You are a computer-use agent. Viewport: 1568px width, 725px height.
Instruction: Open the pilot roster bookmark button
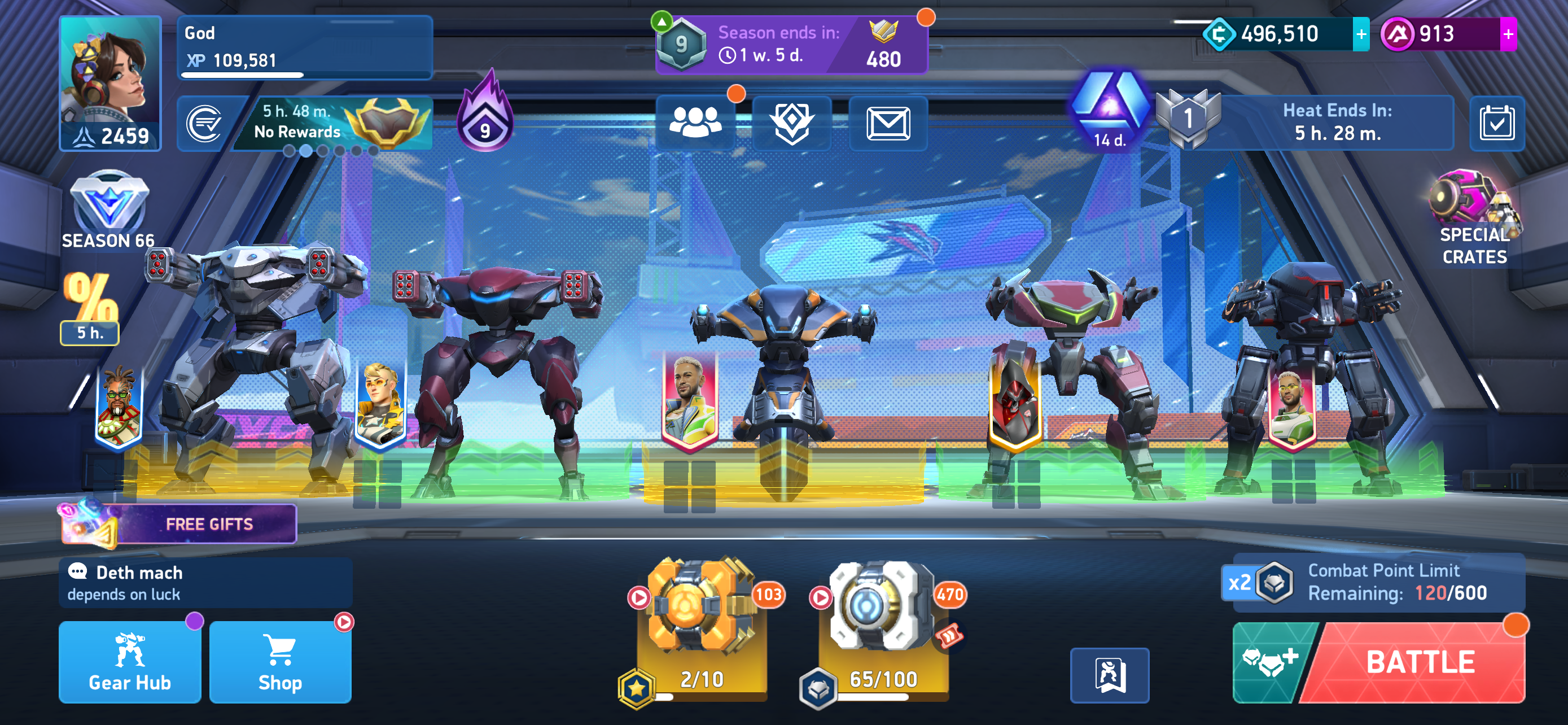point(1110,675)
